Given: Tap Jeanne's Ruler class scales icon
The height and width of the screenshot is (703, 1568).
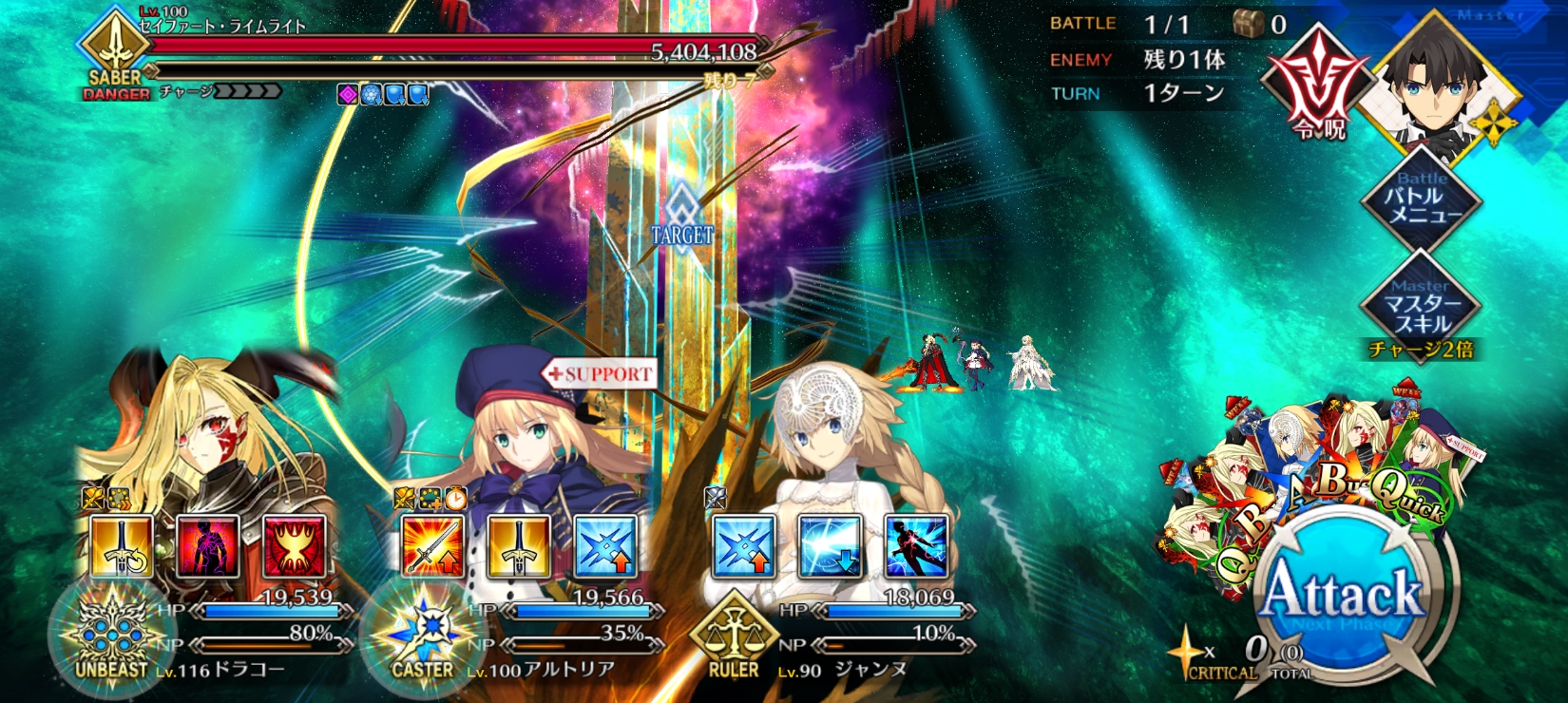Looking at the screenshot, I should 734,636.
